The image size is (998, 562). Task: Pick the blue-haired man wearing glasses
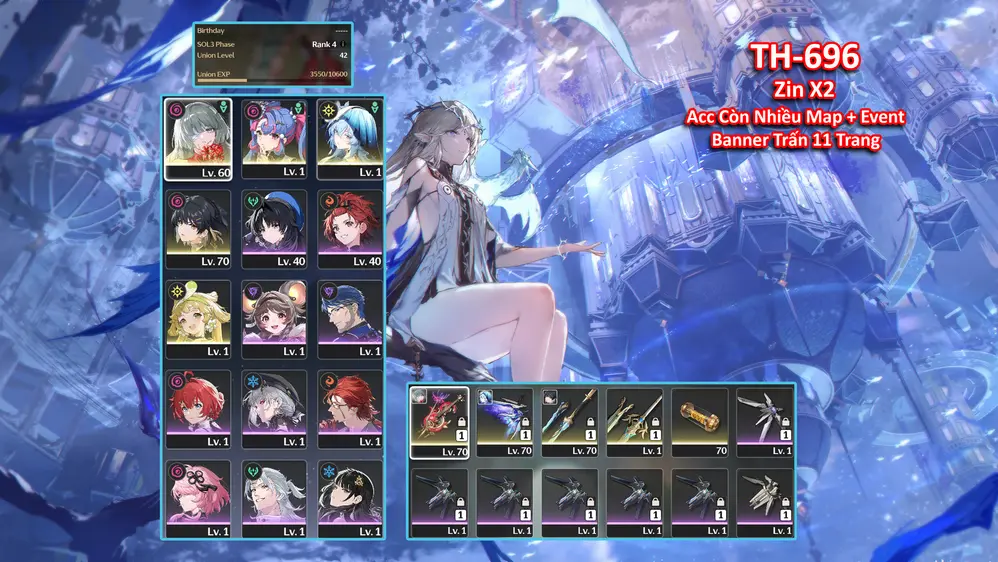pos(350,318)
